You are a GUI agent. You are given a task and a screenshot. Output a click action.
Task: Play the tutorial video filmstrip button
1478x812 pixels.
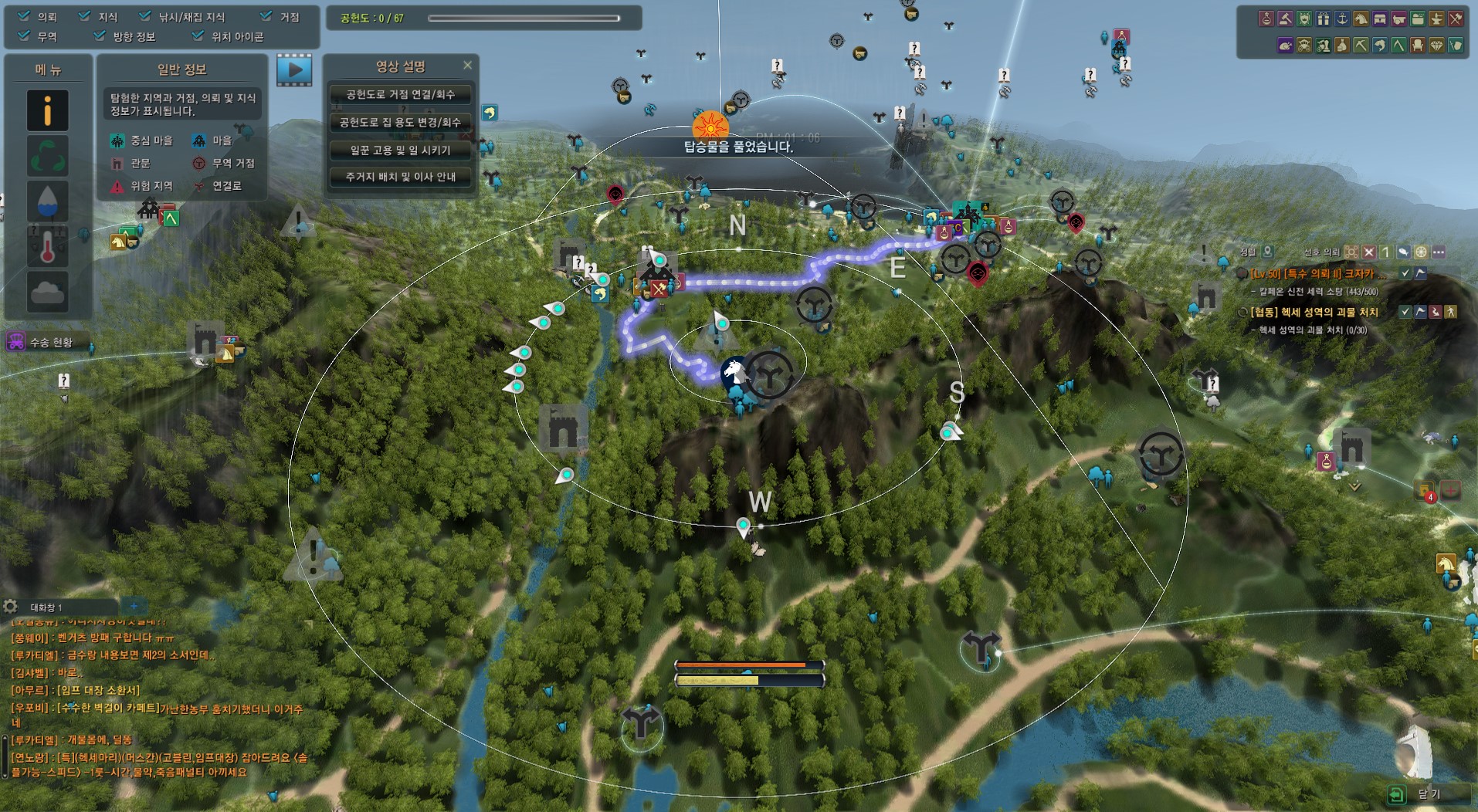pyautogui.click(x=294, y=70)
